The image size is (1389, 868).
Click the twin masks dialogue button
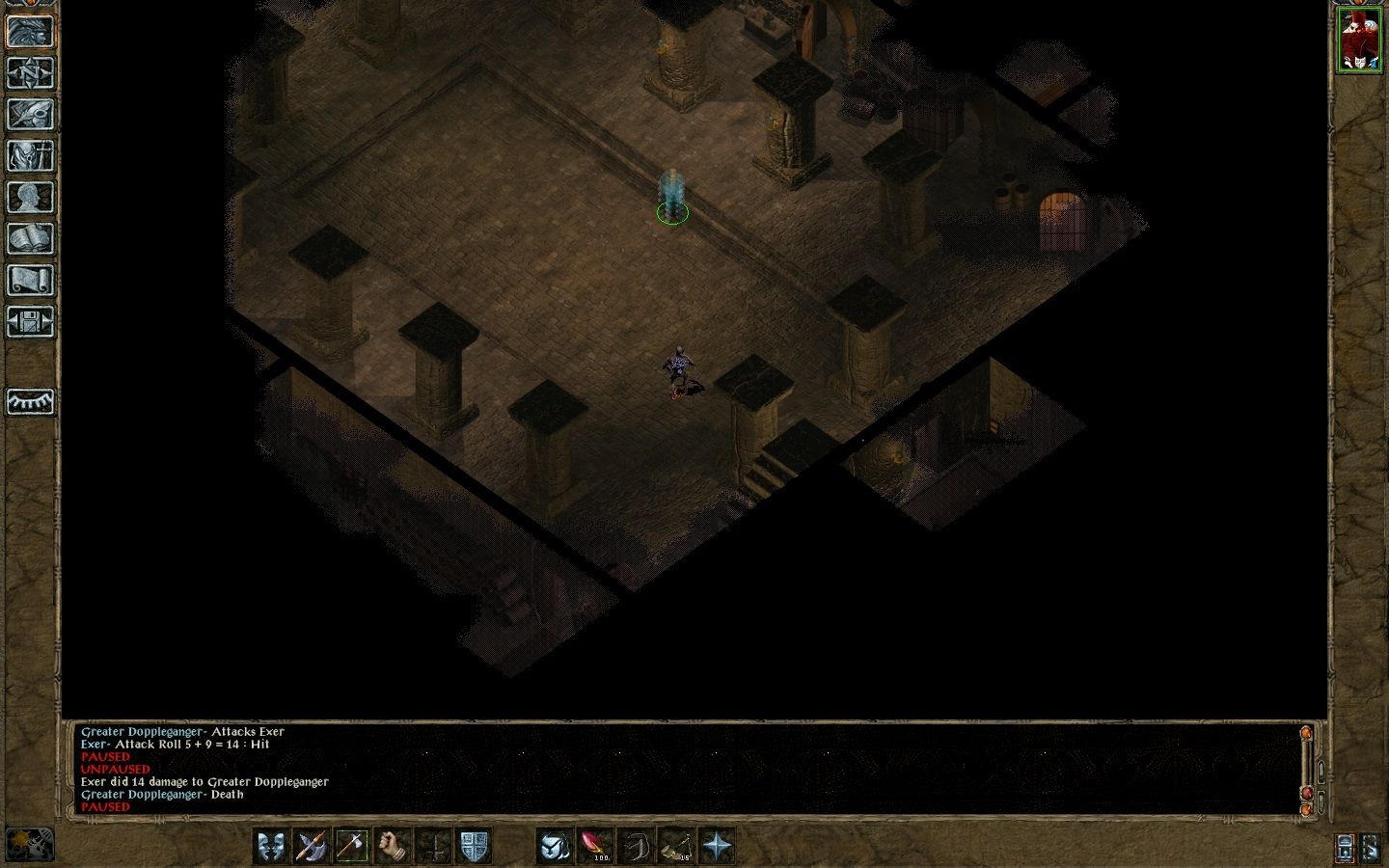point(272,846)
